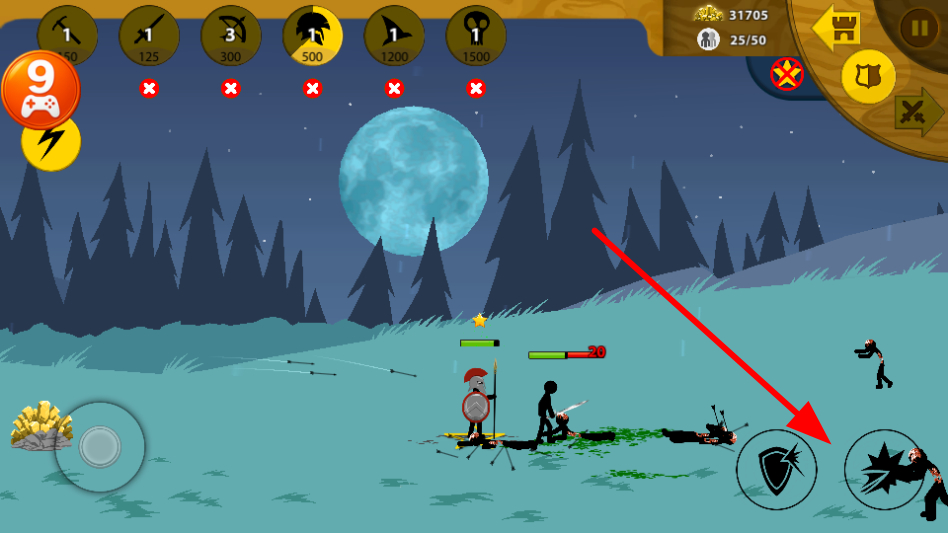Use the shield block skill button
Viewport: 948px width, 533px height.
click(777, 469)
